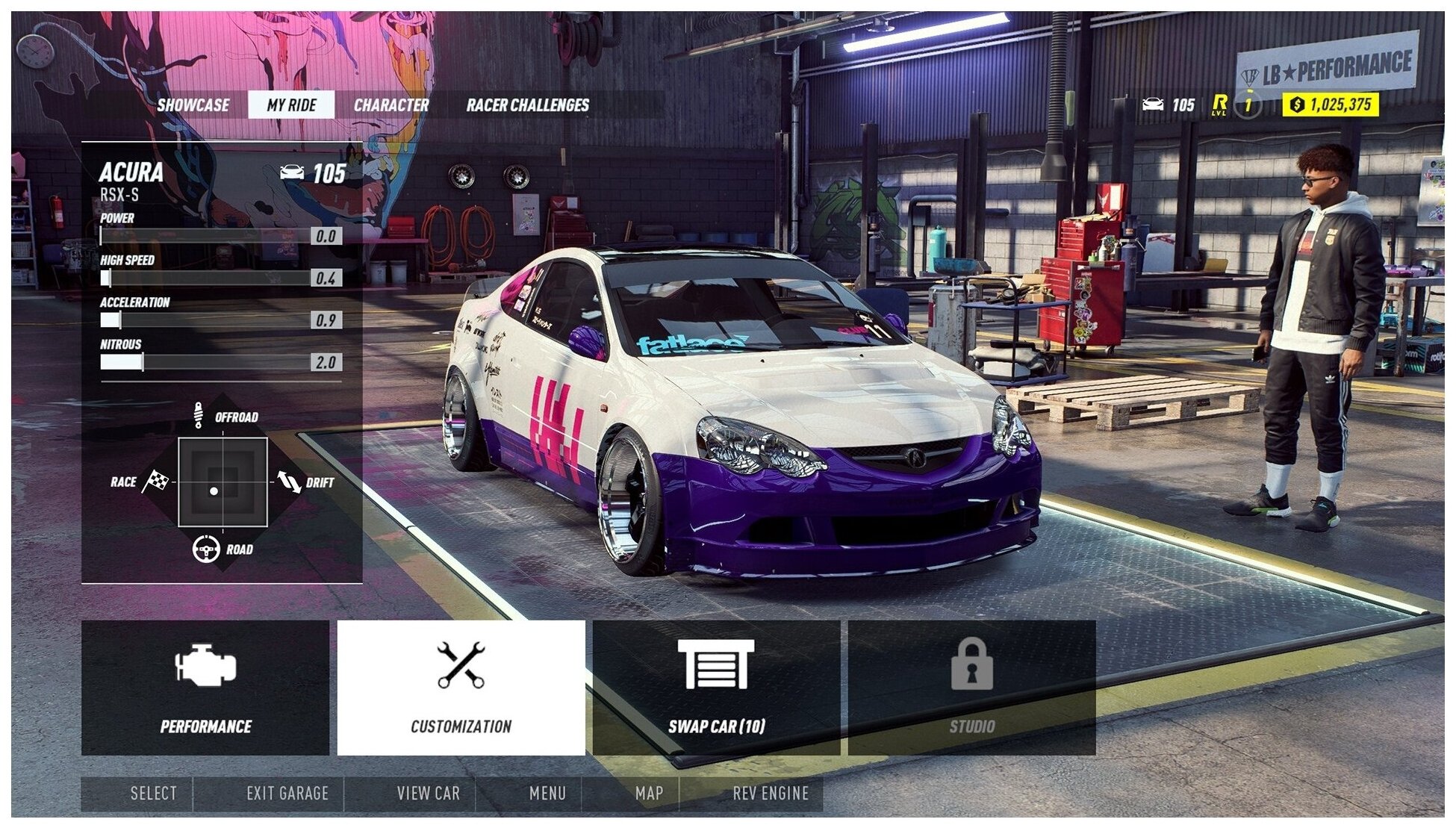
Task: Click Exit Garage in the bottom bar
Action: (287, 794)
